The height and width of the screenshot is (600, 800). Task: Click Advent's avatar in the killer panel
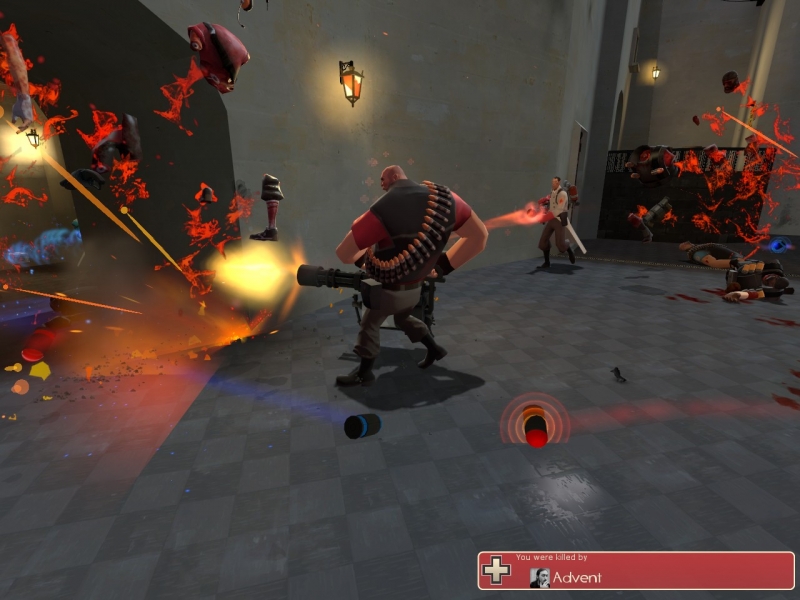(x=539, y=577)
